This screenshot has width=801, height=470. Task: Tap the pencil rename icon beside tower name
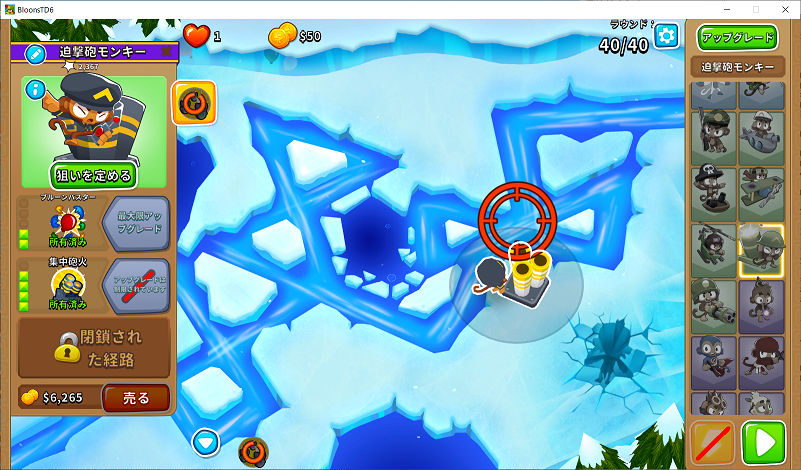(35, 52)
